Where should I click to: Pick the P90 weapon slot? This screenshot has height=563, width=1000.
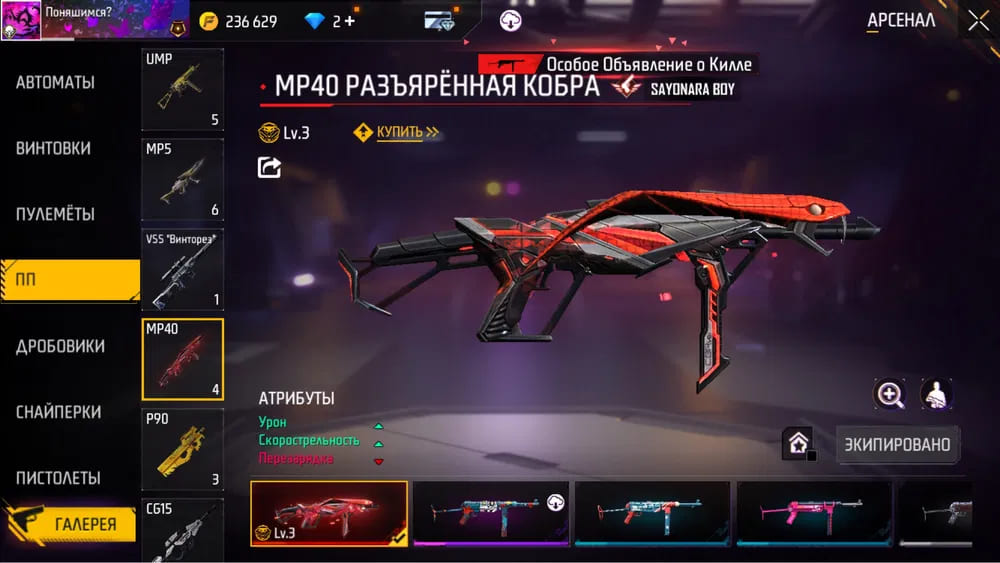click(x=182, y=449)
